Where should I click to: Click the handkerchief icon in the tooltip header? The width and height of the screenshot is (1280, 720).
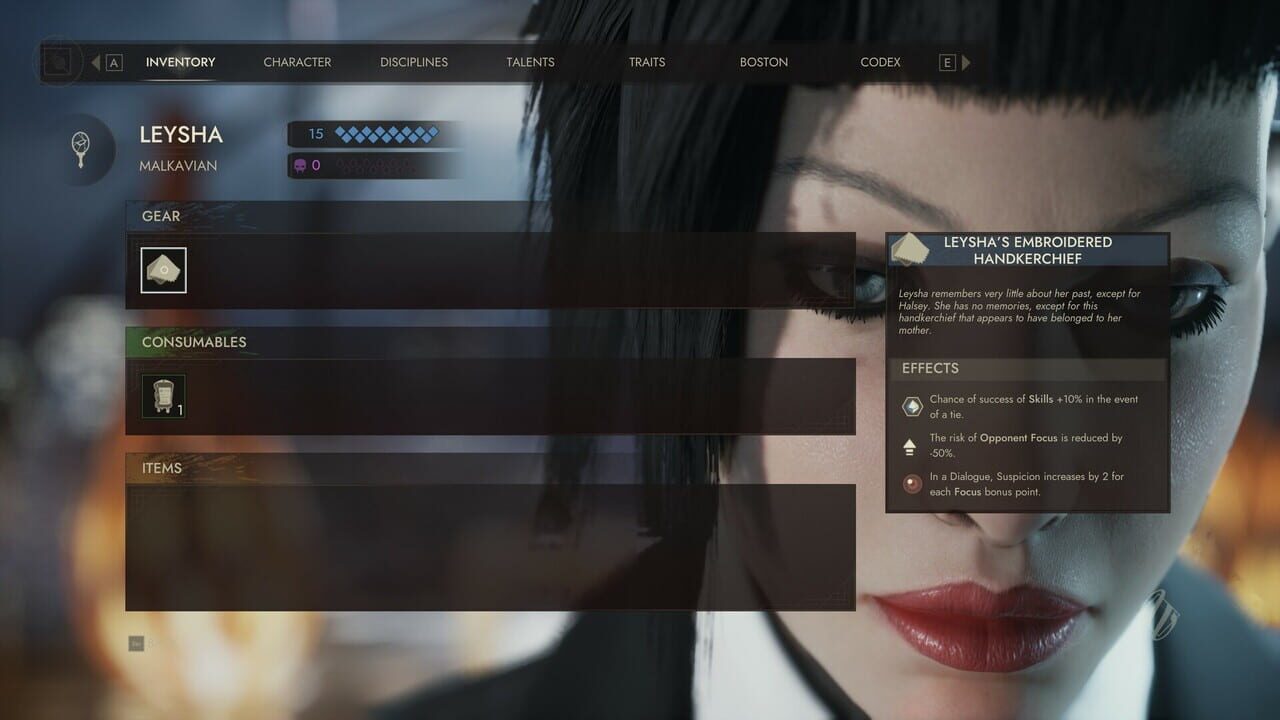pyautogui.click(x=910, y=247)
